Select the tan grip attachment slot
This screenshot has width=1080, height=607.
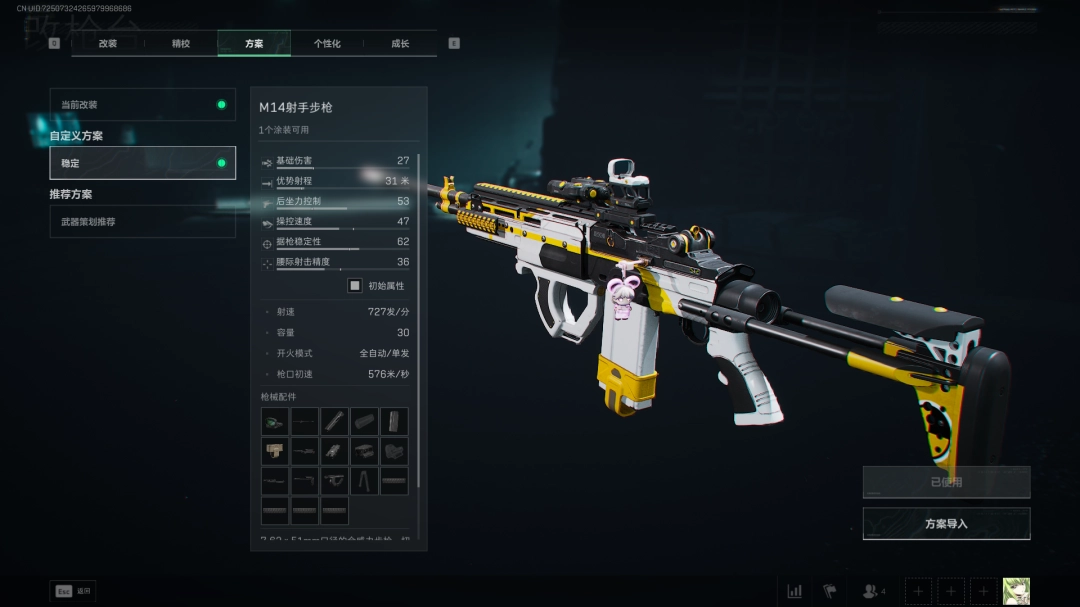(275, 451)
